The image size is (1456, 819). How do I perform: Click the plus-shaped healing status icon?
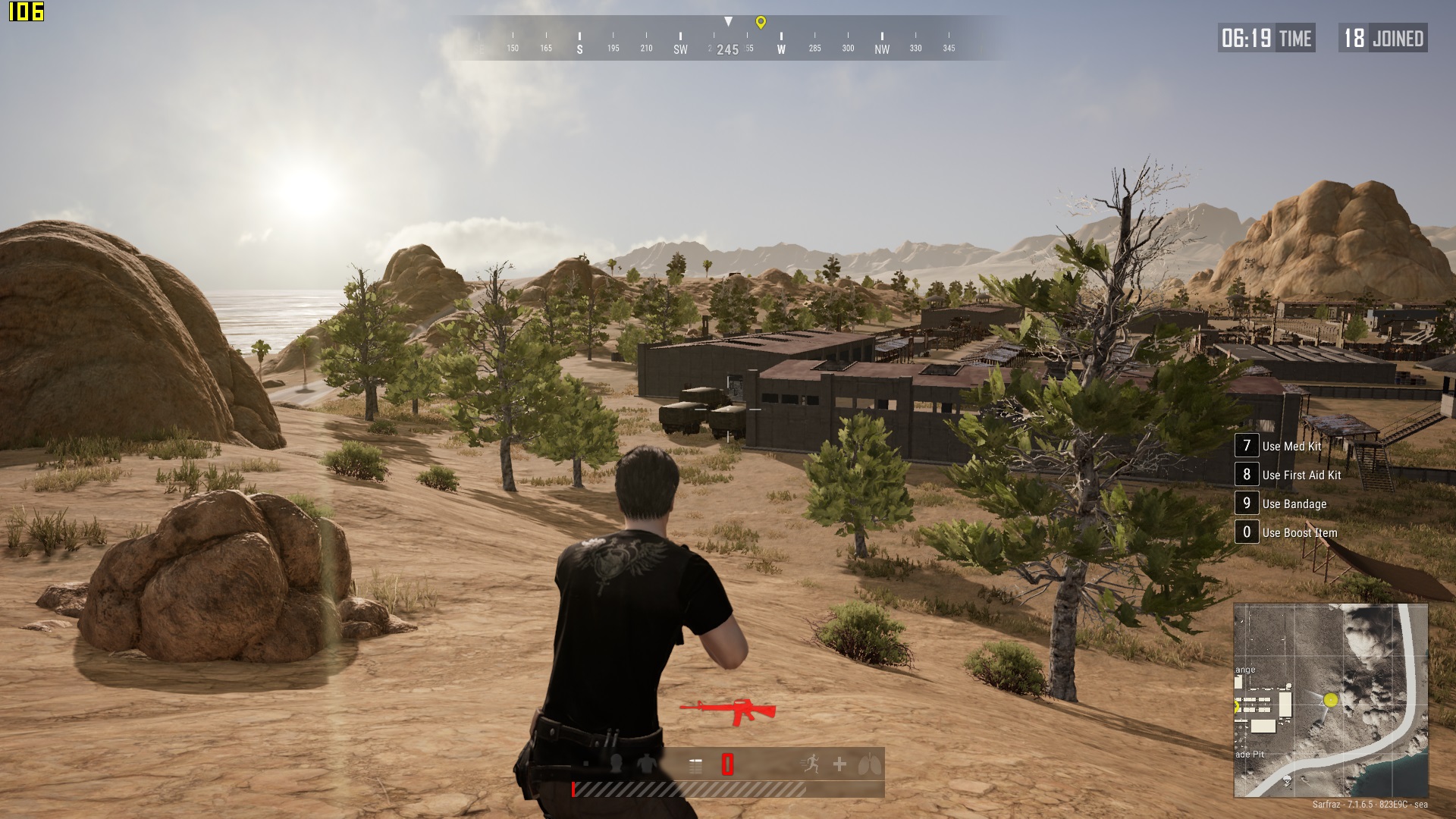[839, 764]
